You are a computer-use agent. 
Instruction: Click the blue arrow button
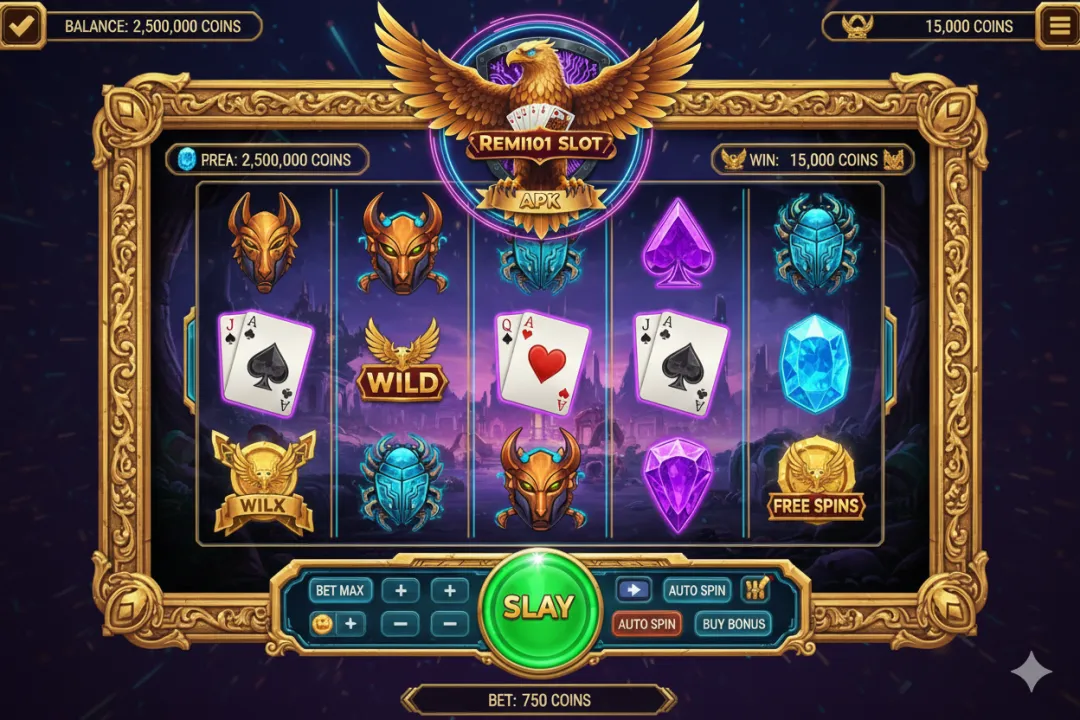pyautogui.click(x=633, y=590)
